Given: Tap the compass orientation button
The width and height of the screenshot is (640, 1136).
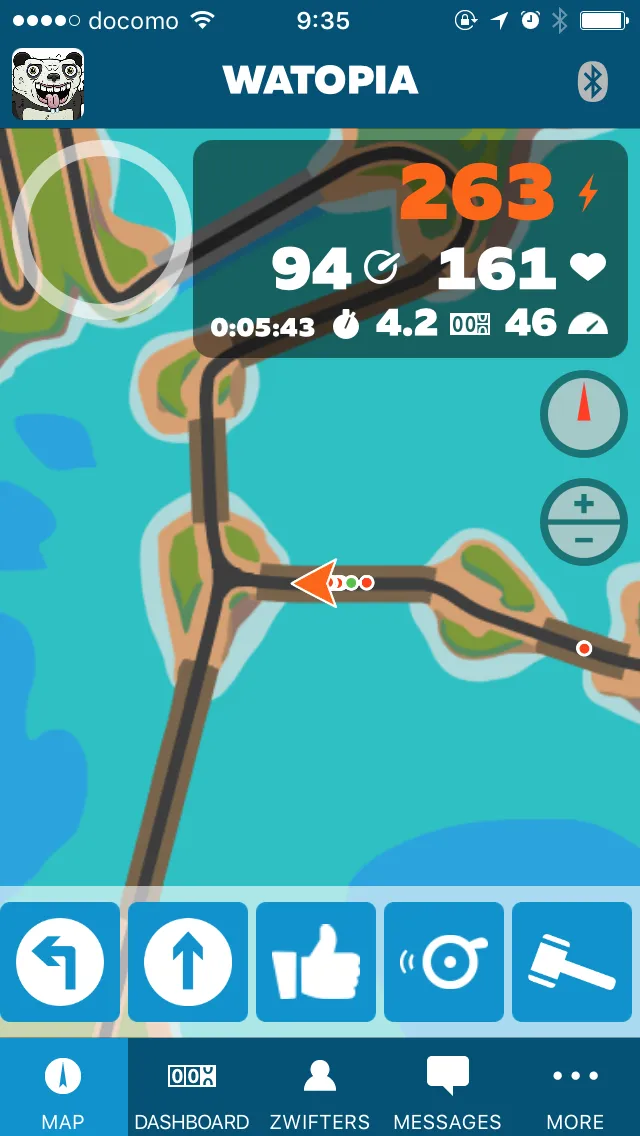Looking at the screenshot, I should point(584,413).
